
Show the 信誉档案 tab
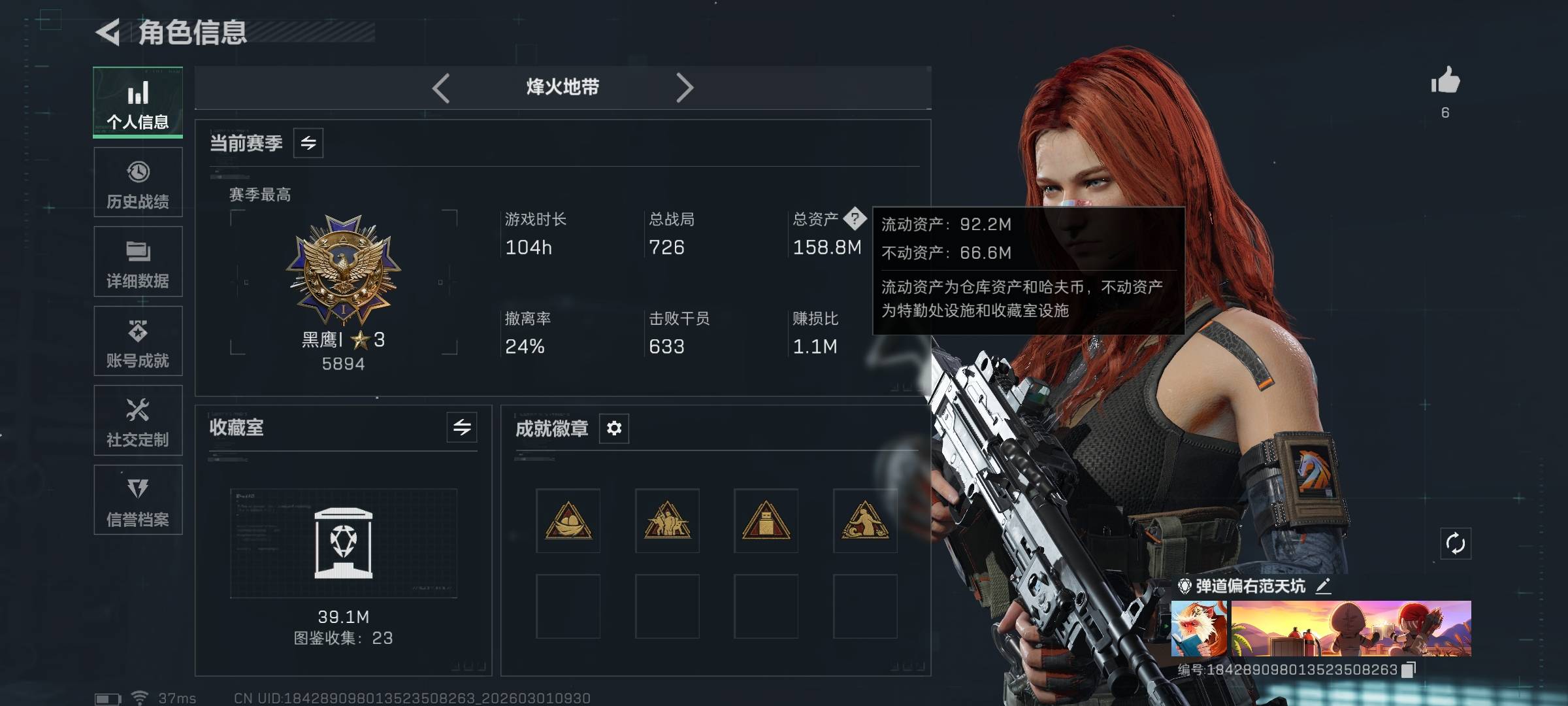(x=138, y=500)
